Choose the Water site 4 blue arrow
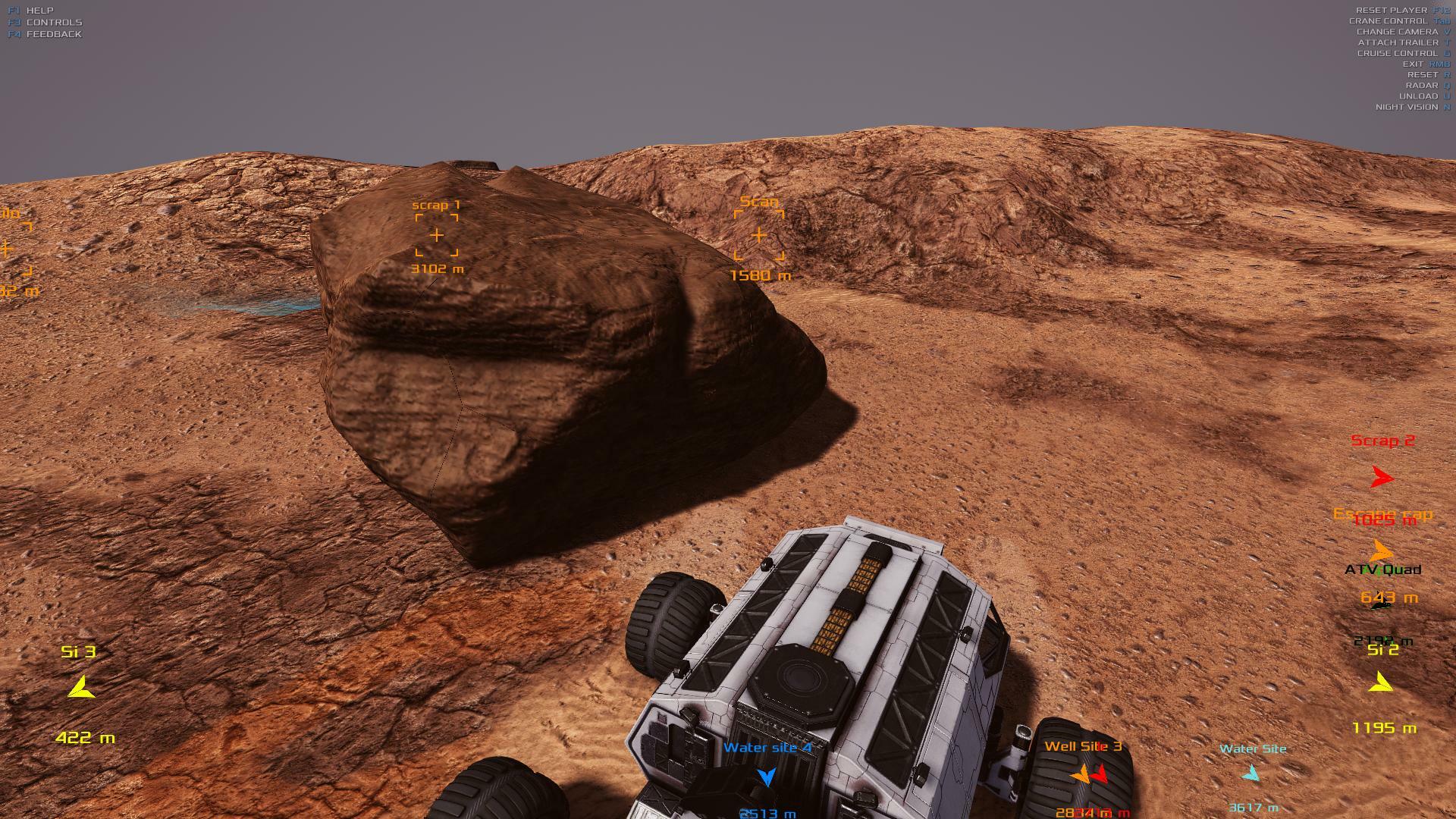 click(767, 777)
